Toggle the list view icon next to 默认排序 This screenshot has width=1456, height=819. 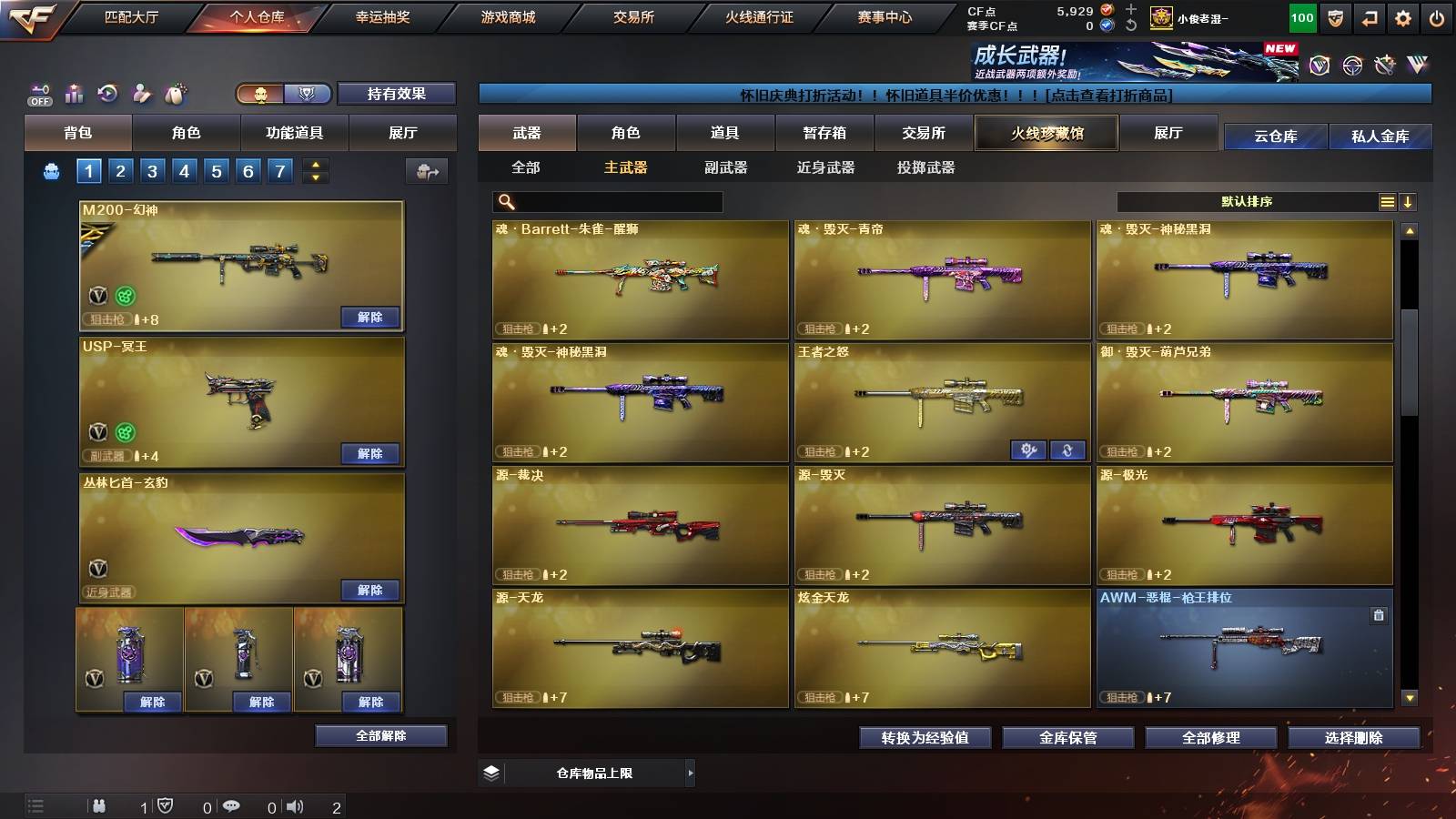1386,201
